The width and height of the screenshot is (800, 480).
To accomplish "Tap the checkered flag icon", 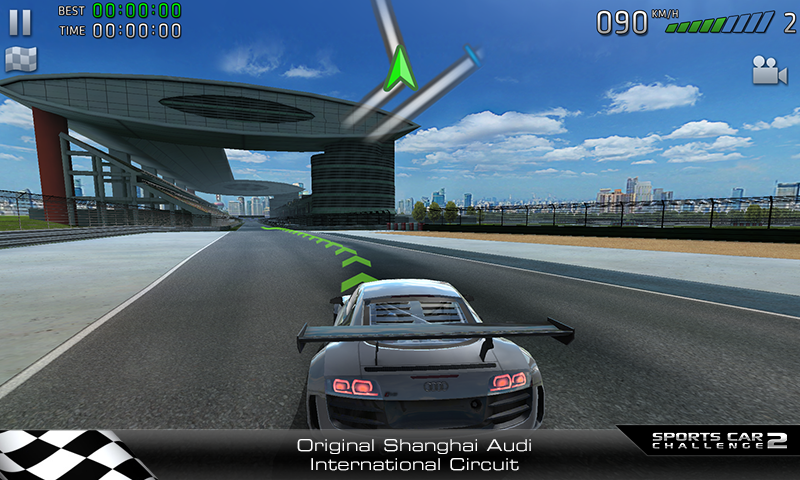I will [21, 60].
